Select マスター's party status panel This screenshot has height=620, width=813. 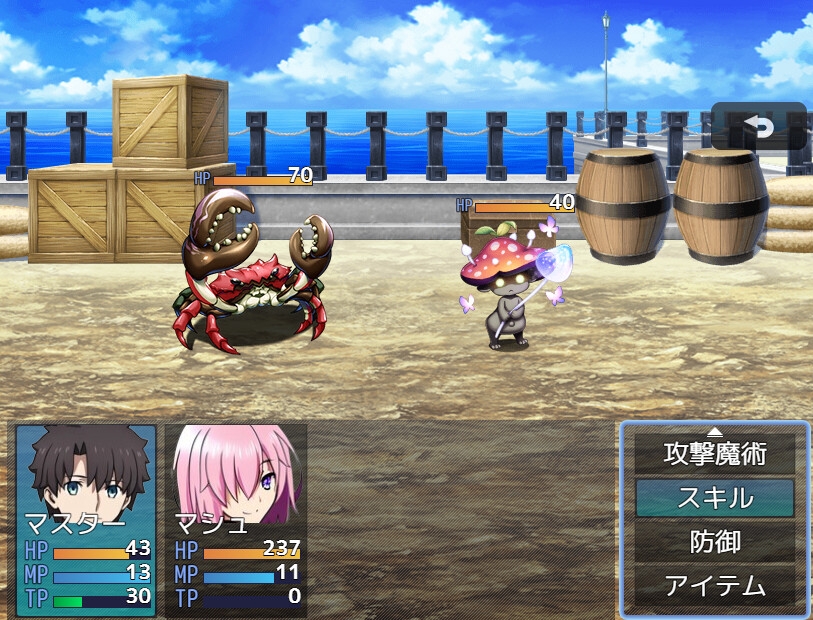click(87, 519)
